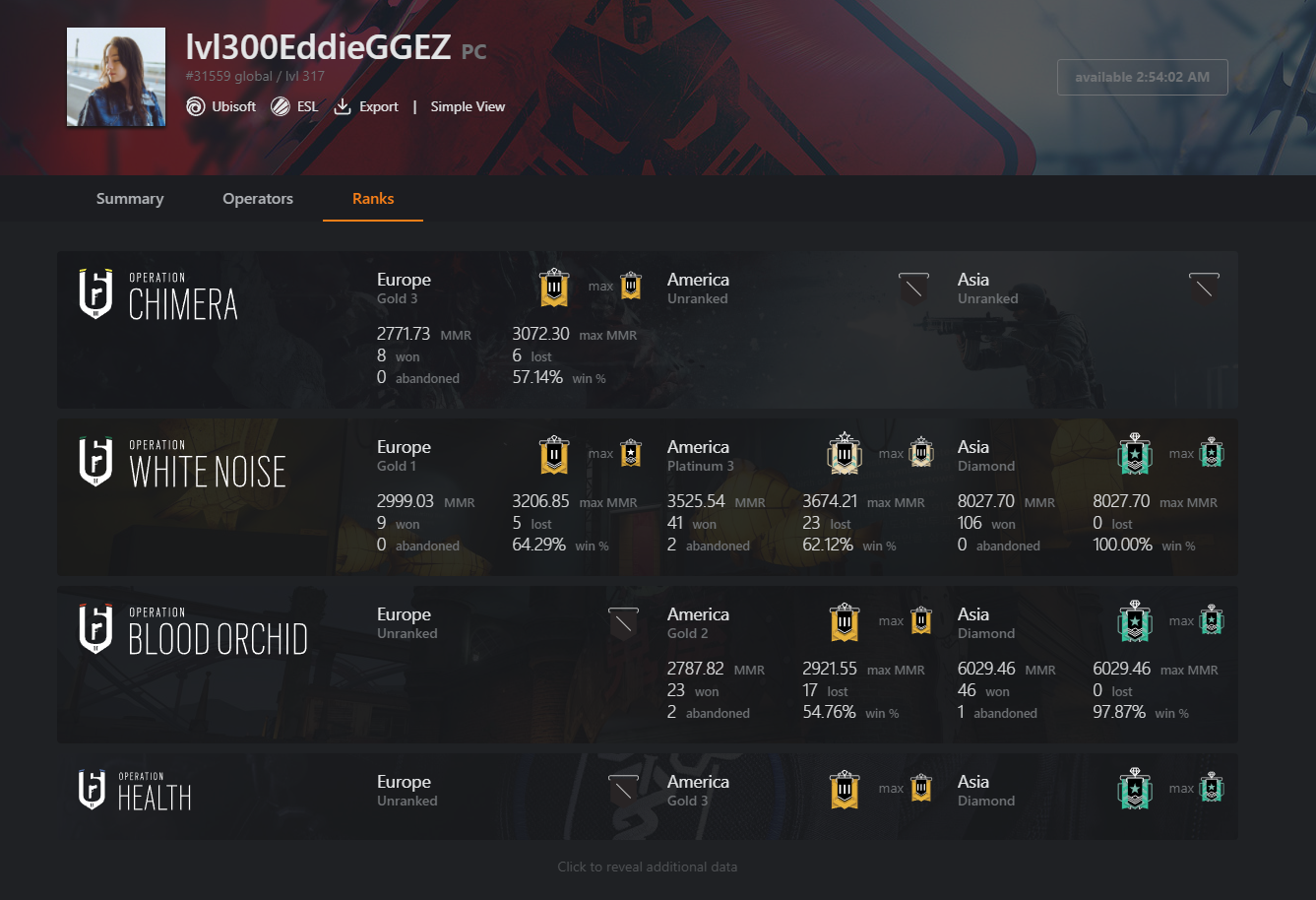Click the max MMR gold badge for Europe Chimera

(629, 288)
